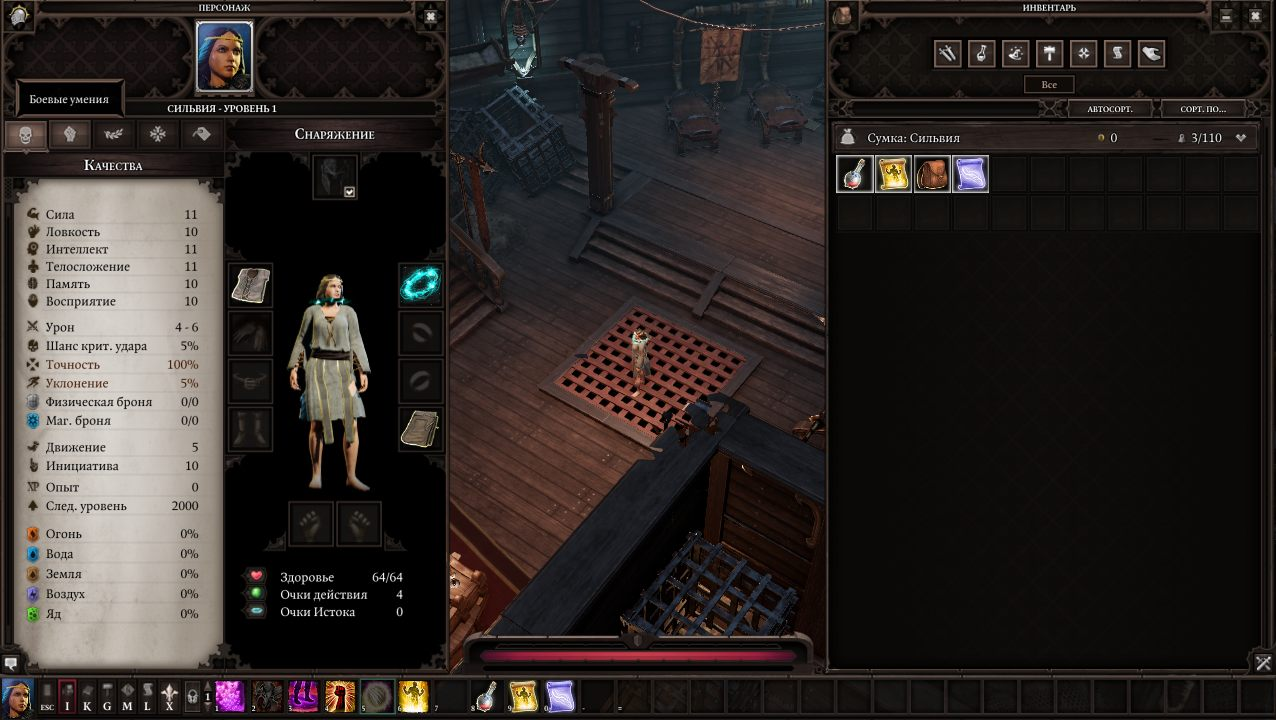Screen dimensions: 1276x720
Task: Filter inventory by crossed swords weapons
Action: pos(947,54)
